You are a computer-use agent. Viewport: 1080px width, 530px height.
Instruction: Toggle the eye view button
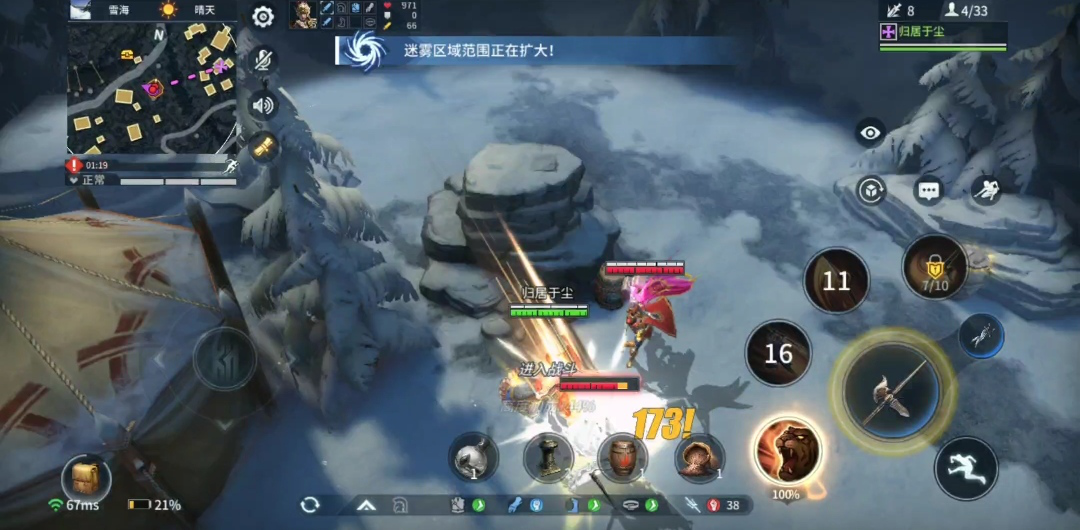[x=870, y=133]
